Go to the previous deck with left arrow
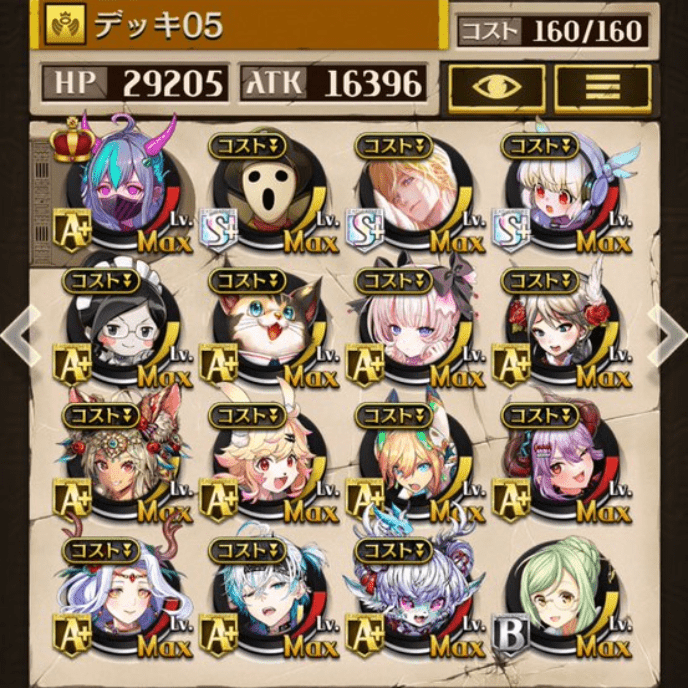 [x=18, y=337]
